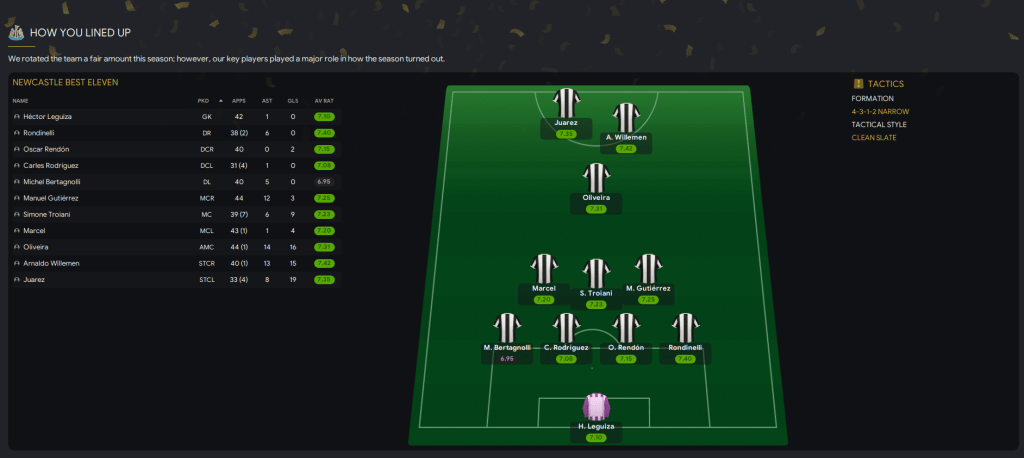This screenshot has width=1024, height=458.
Task: Open Héctor Leguiza's row in the best eleven
Action: 47,117
